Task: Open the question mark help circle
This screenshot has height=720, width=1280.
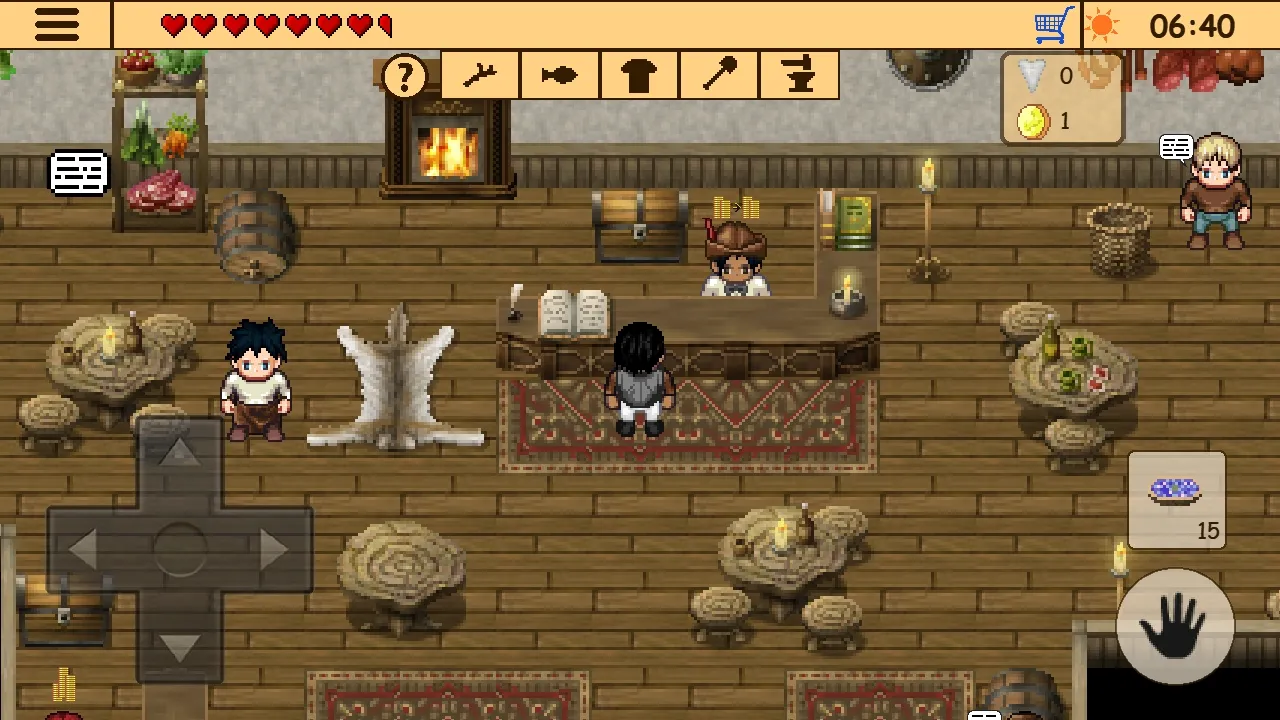Action: 404,75
